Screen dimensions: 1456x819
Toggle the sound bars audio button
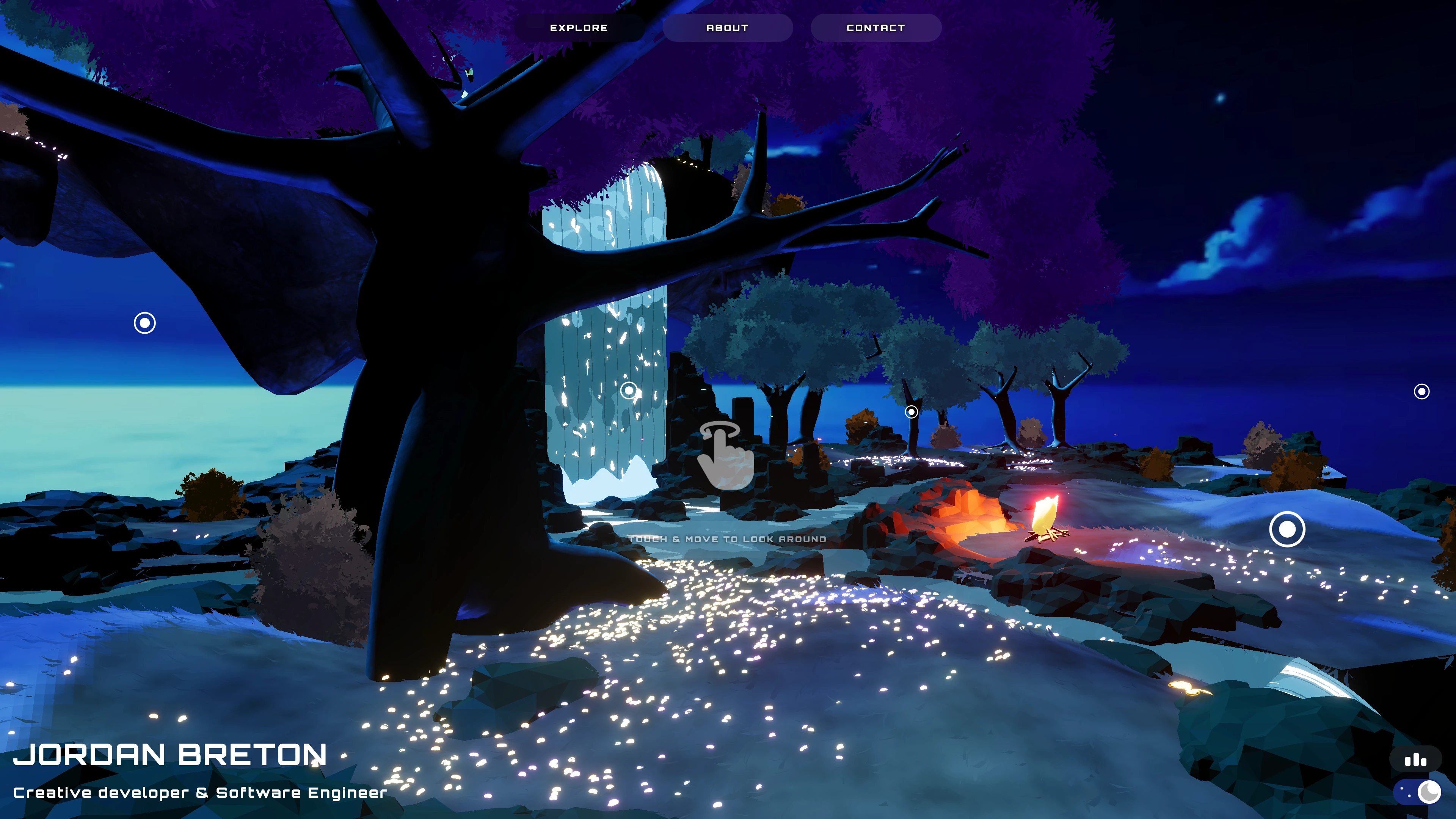[1415, 760]
